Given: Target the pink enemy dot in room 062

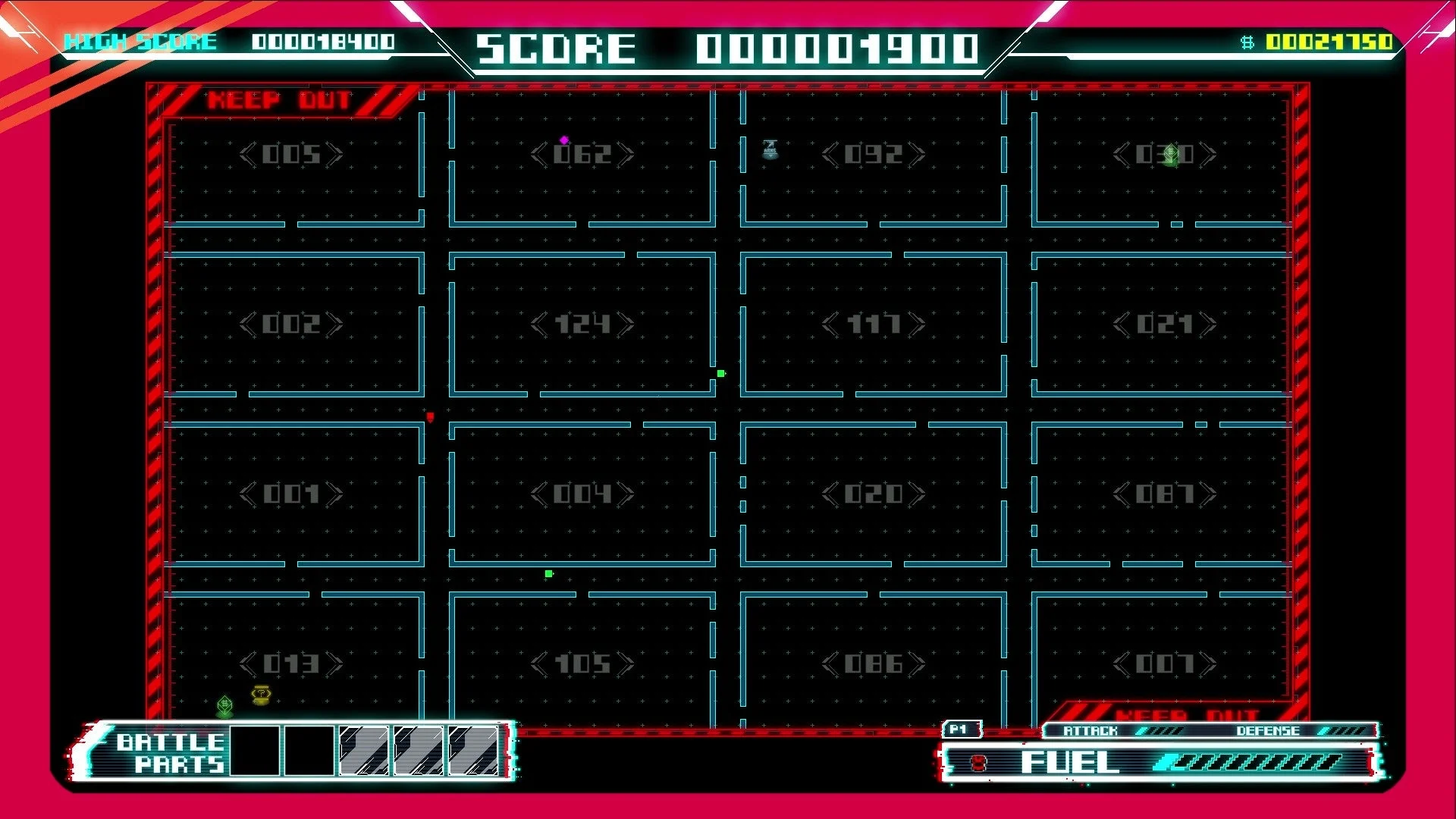Looking at the screenshot, I should [563, 140].
